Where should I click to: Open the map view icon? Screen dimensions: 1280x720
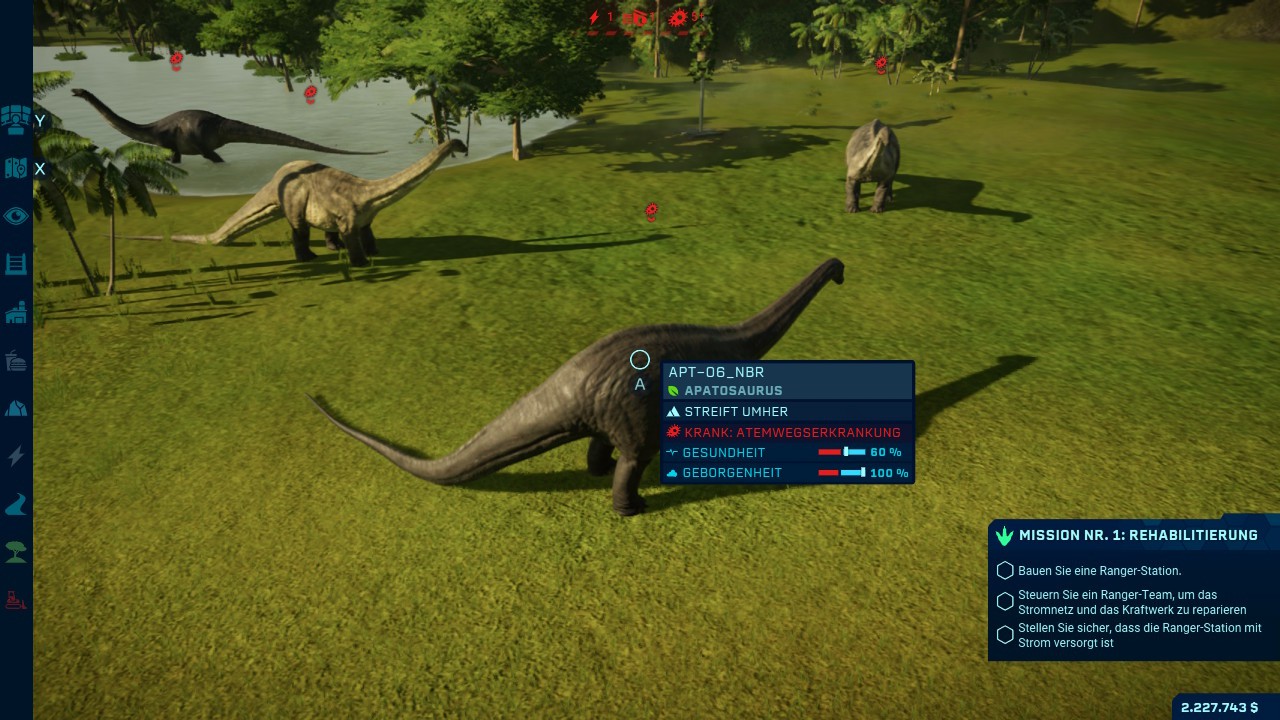click(16, 168)
